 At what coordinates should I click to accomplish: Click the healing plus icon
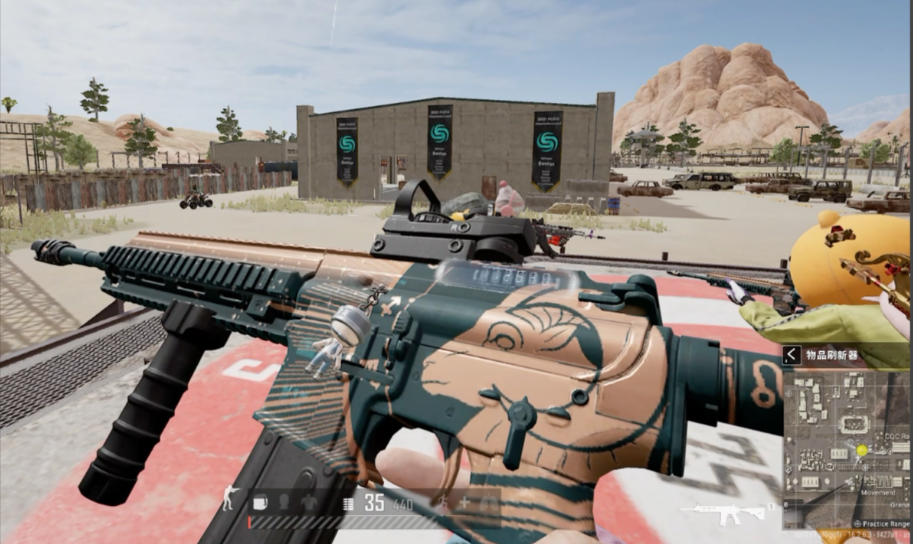[464, 503]
